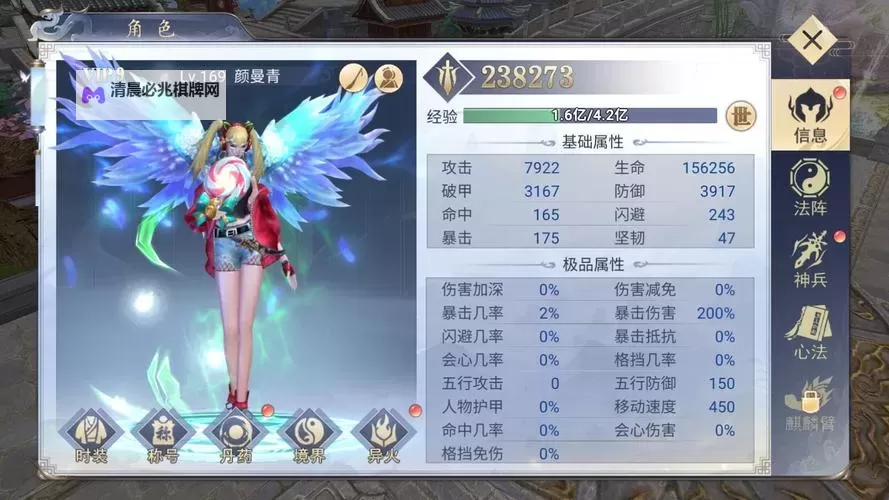
Task: Tap the round weapon icon above the character
Action: 354,76
